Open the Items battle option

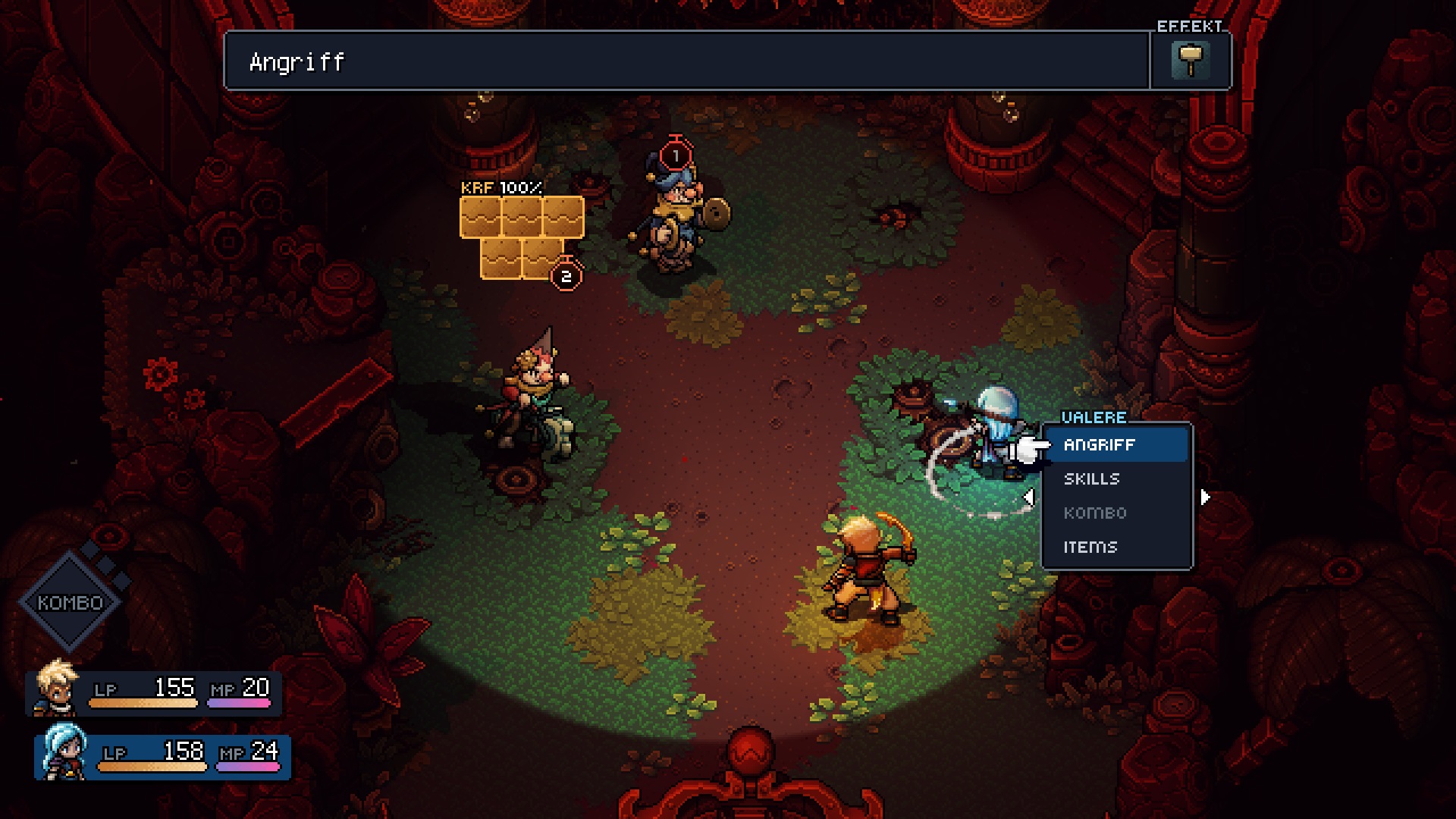coord(1090,547)
